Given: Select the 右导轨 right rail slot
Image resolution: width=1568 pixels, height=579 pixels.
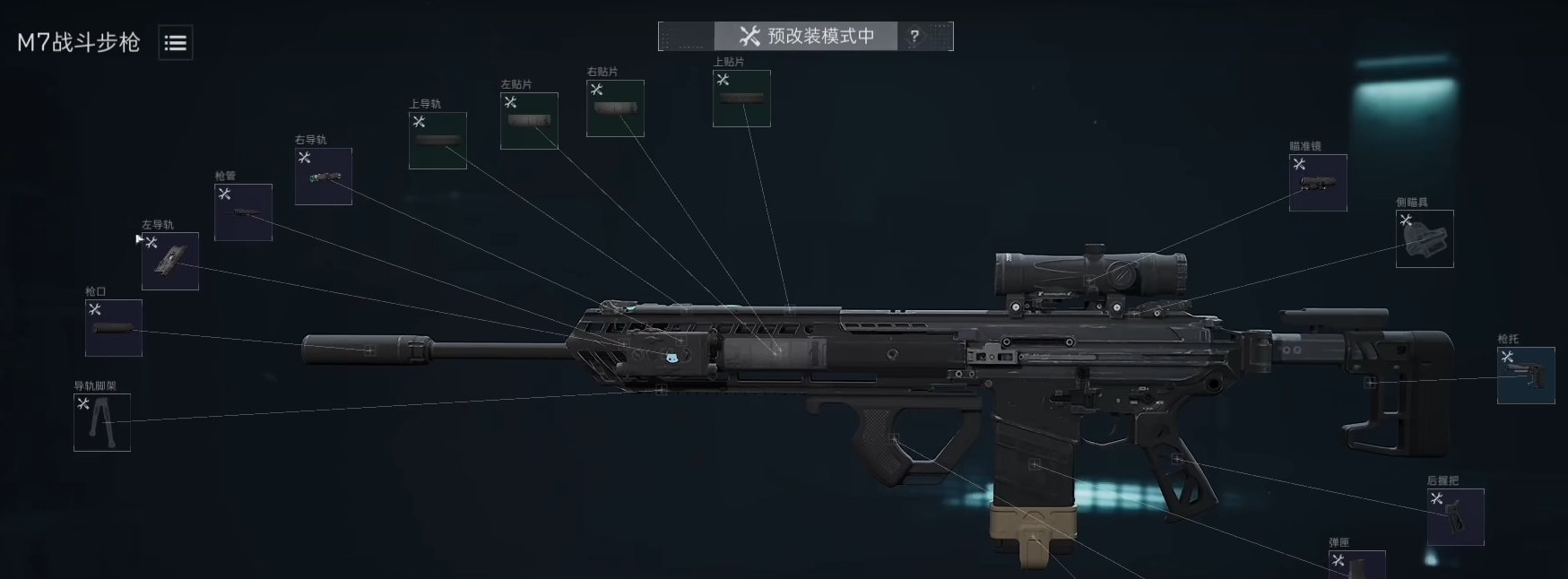Looking at the screenshot, I should [x=324, y=177].
